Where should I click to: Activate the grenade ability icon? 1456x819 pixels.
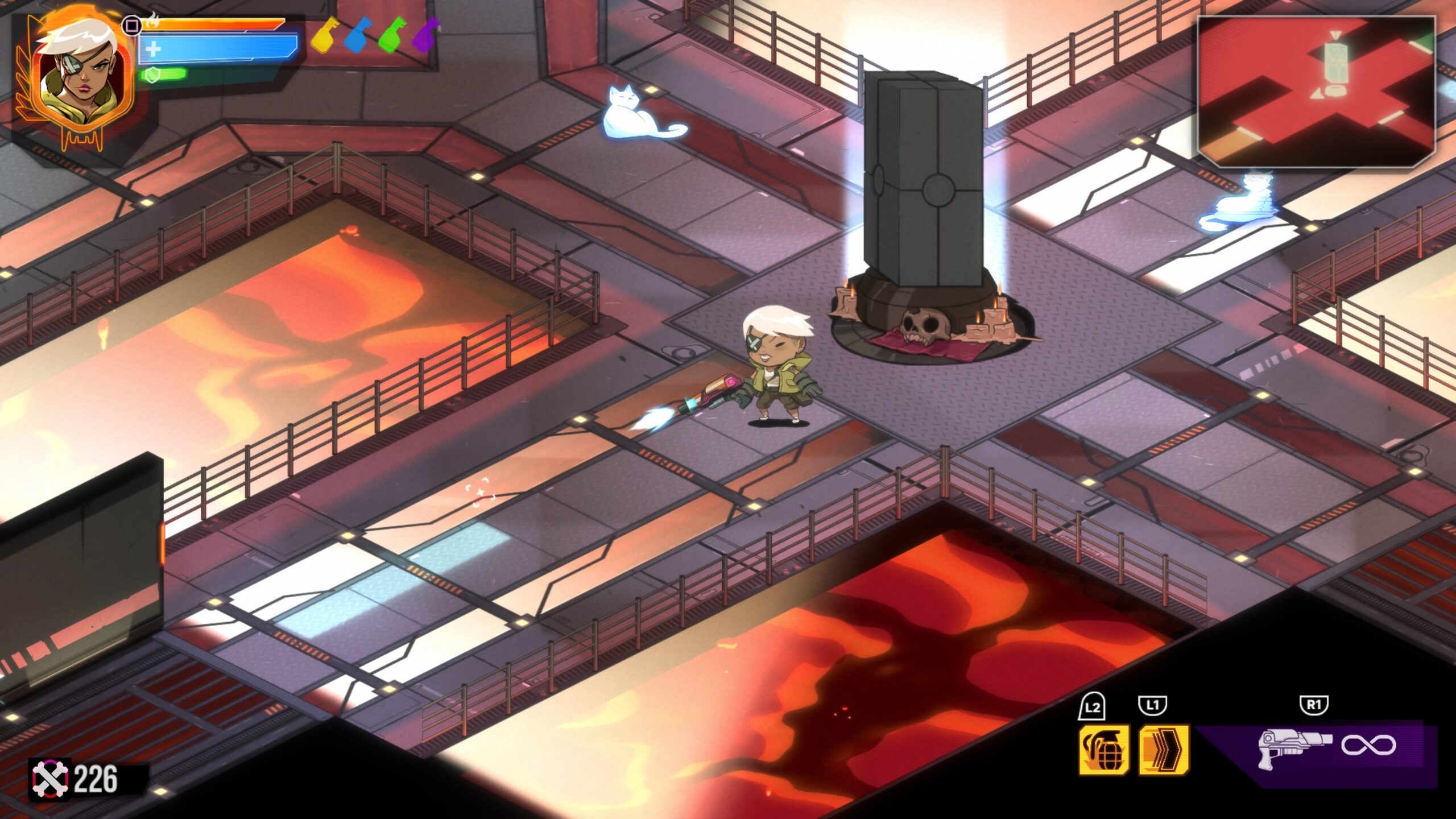click(x=1103, y=750)
